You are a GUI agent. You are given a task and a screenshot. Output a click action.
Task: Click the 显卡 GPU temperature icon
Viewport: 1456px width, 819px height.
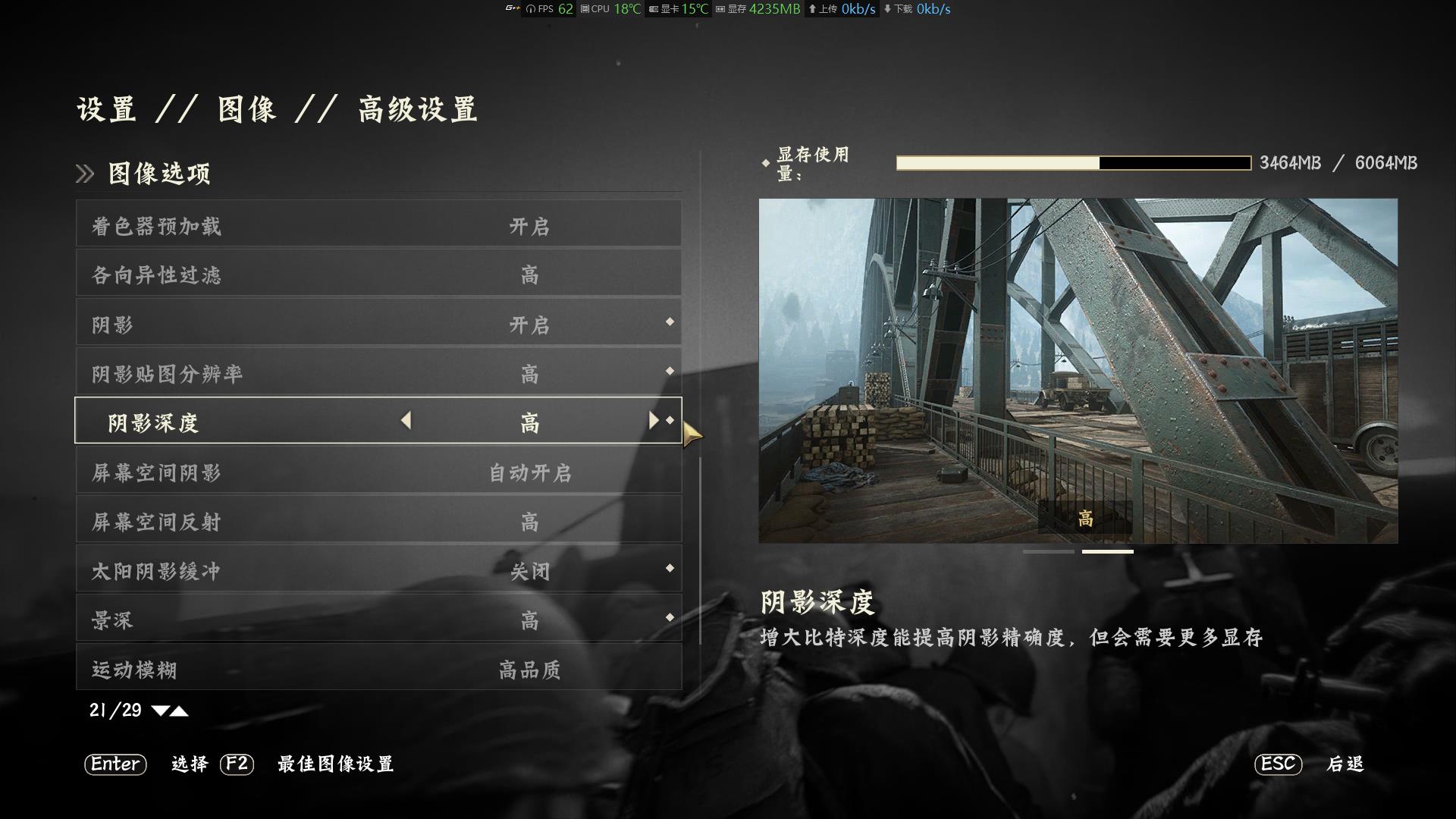tap(653, 9)
